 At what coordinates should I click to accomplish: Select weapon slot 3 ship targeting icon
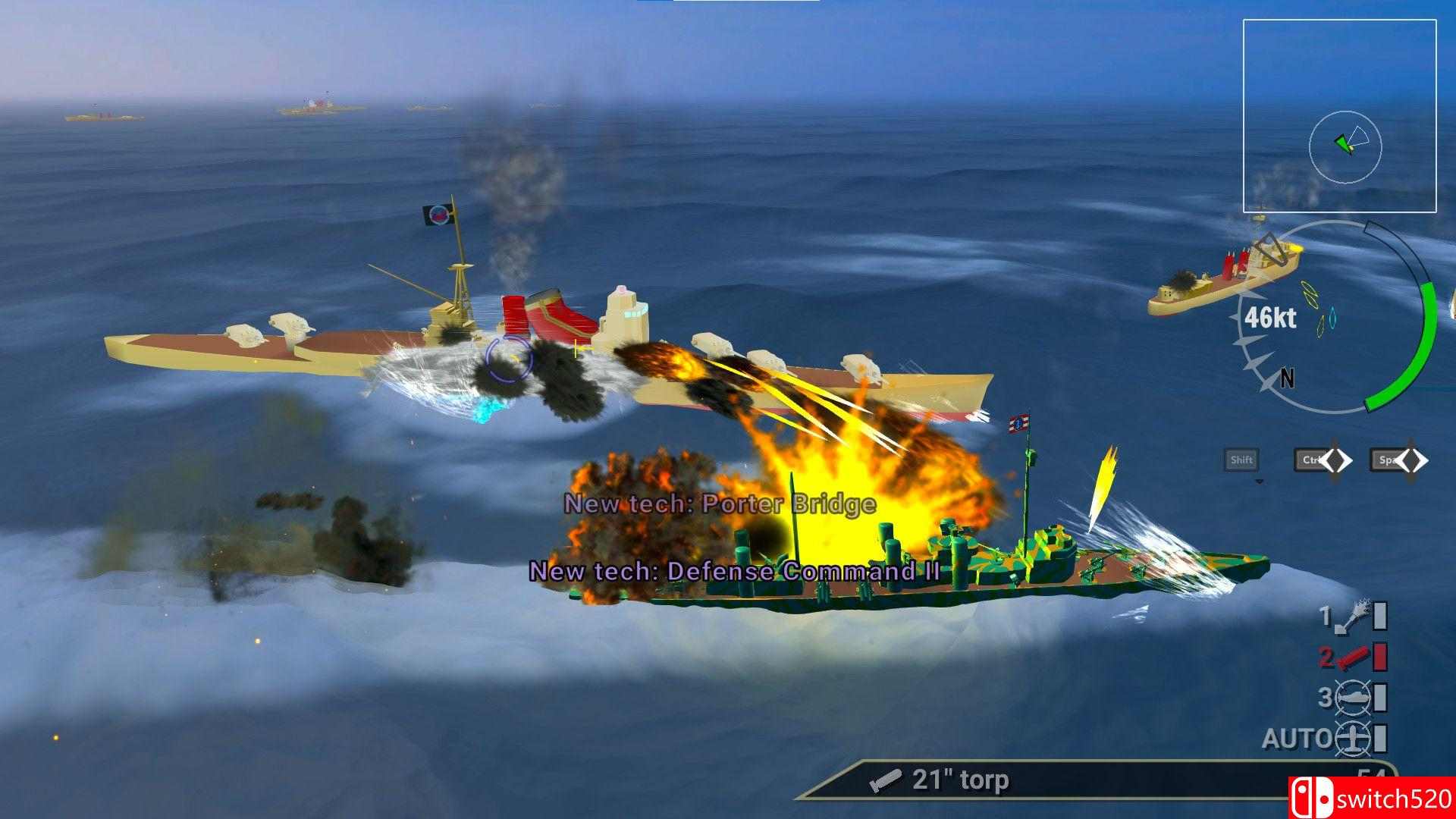pos(1353,696)
